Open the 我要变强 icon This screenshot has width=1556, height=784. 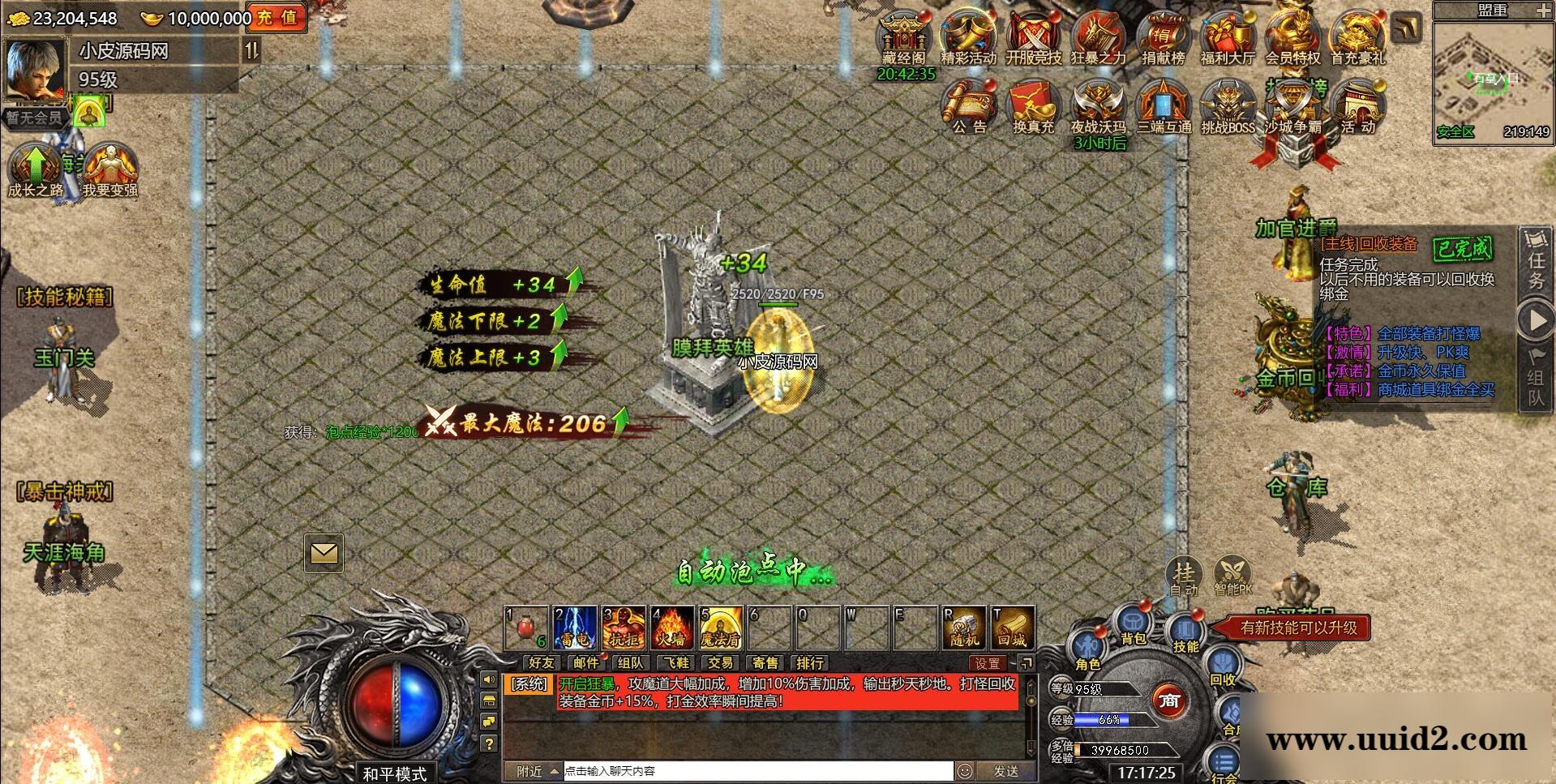(109, 169)
